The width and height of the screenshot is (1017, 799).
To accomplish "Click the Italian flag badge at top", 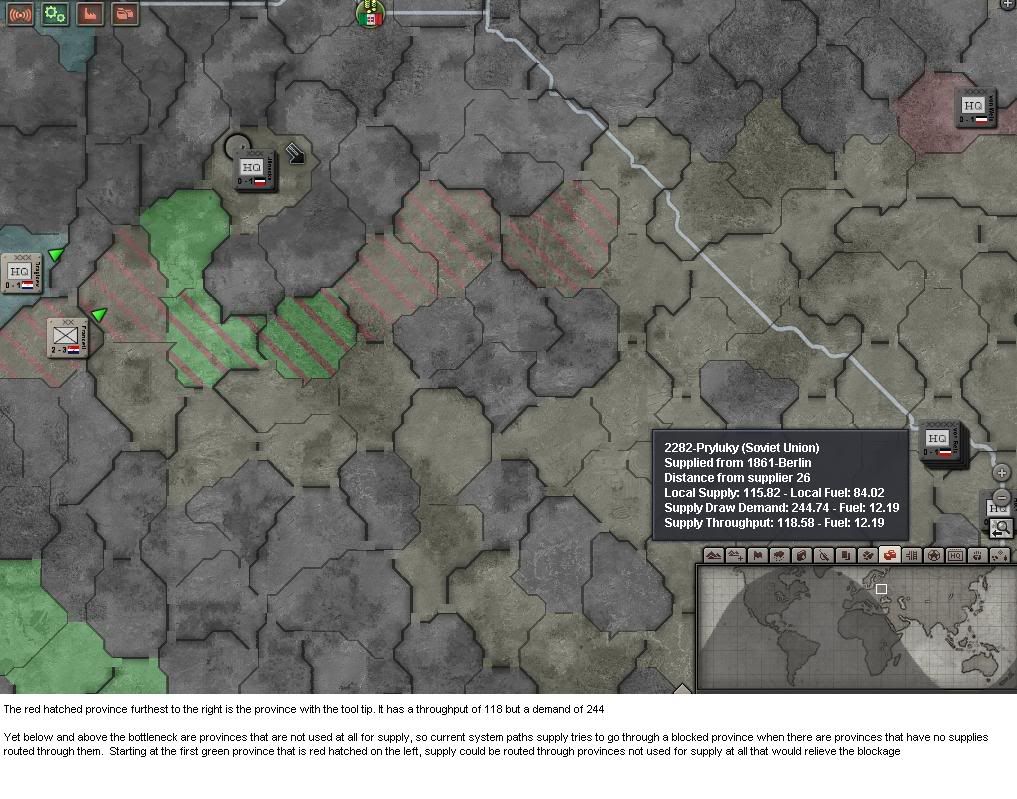I will coord(371,14).
